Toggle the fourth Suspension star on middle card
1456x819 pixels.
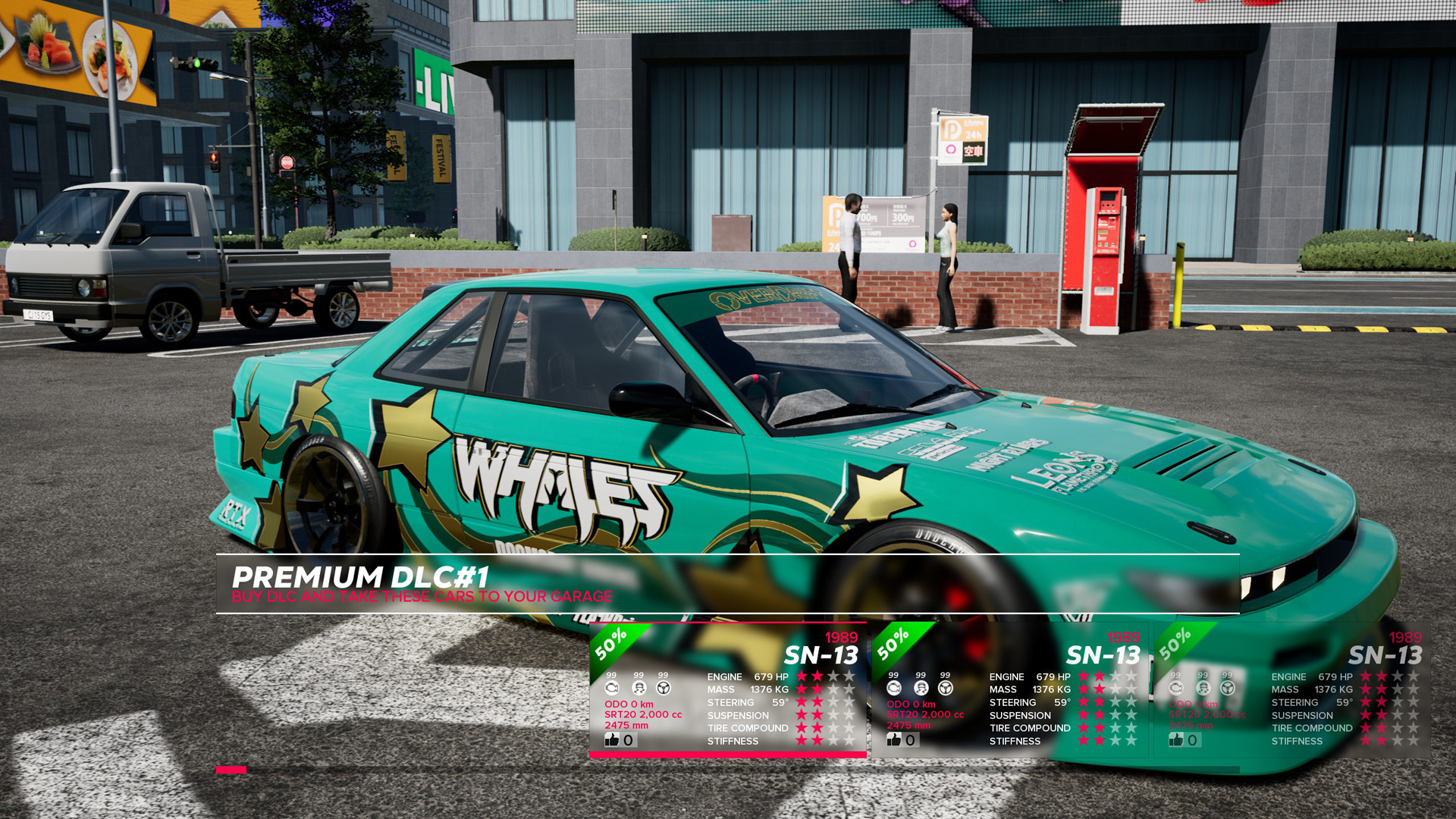pyautogui.click(x=1132, y=714)
